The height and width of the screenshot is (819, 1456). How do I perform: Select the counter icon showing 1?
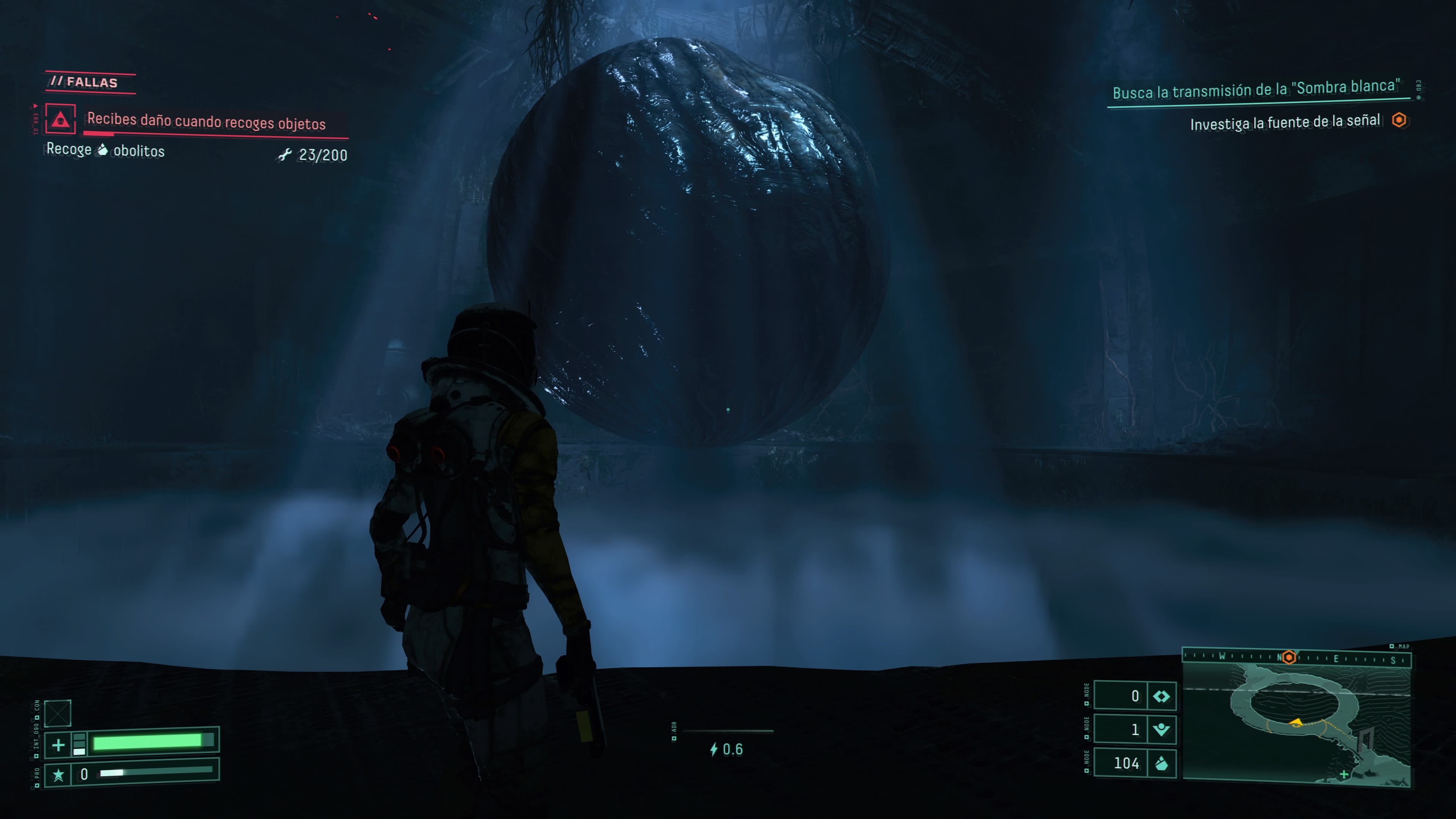coord(1161,730)
